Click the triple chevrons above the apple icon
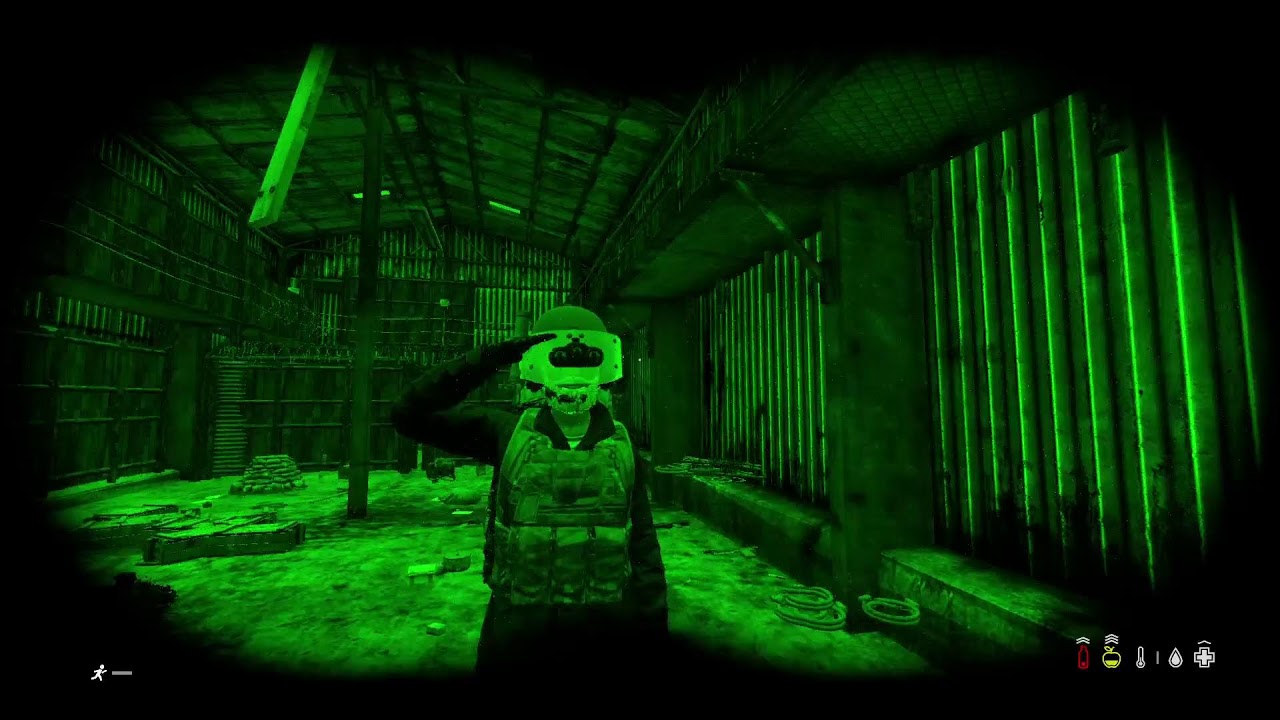The height and width of the screenshot is (720, 1280). (1111, 638)
